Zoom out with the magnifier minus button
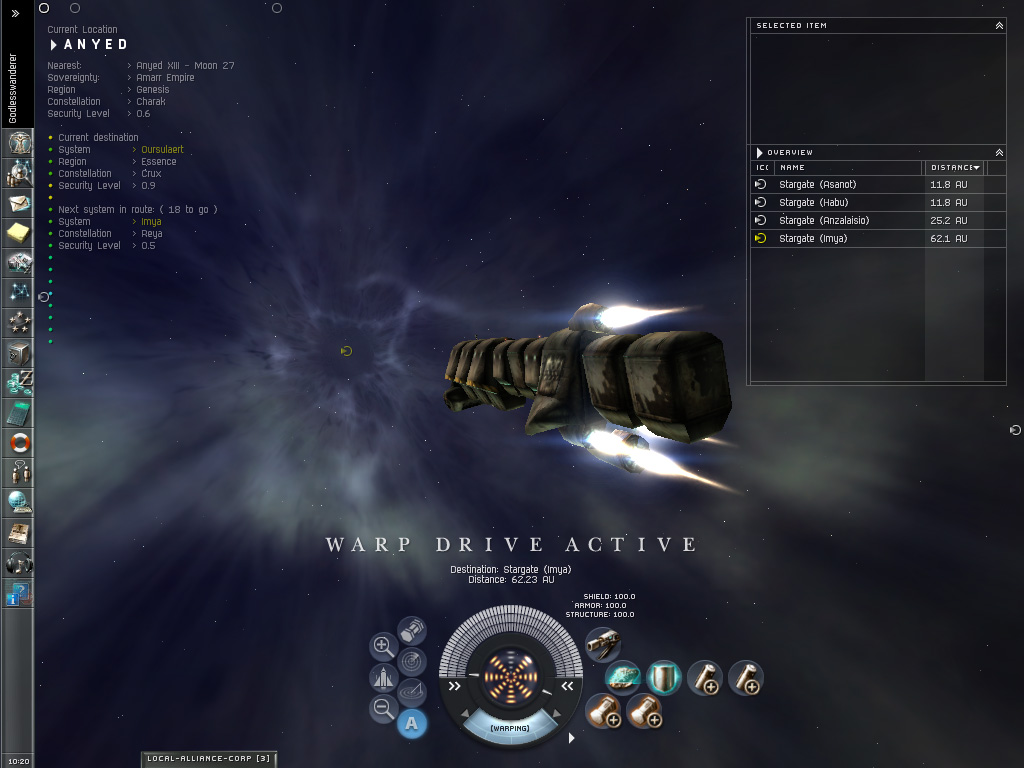This screenshot has width=1024, height=768. [382, 709]
